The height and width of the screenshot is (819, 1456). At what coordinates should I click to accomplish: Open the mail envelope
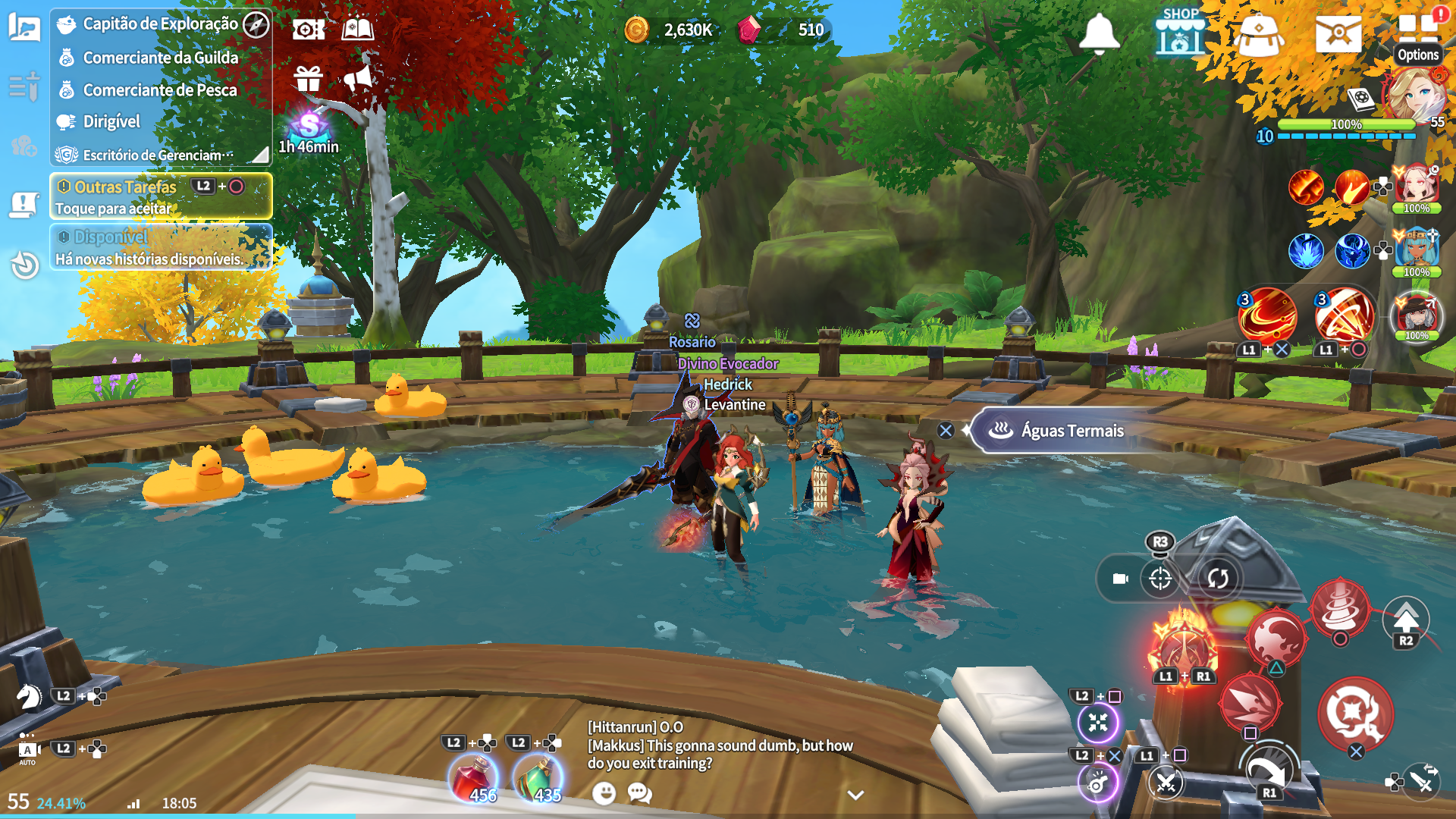click(1338, 34)
